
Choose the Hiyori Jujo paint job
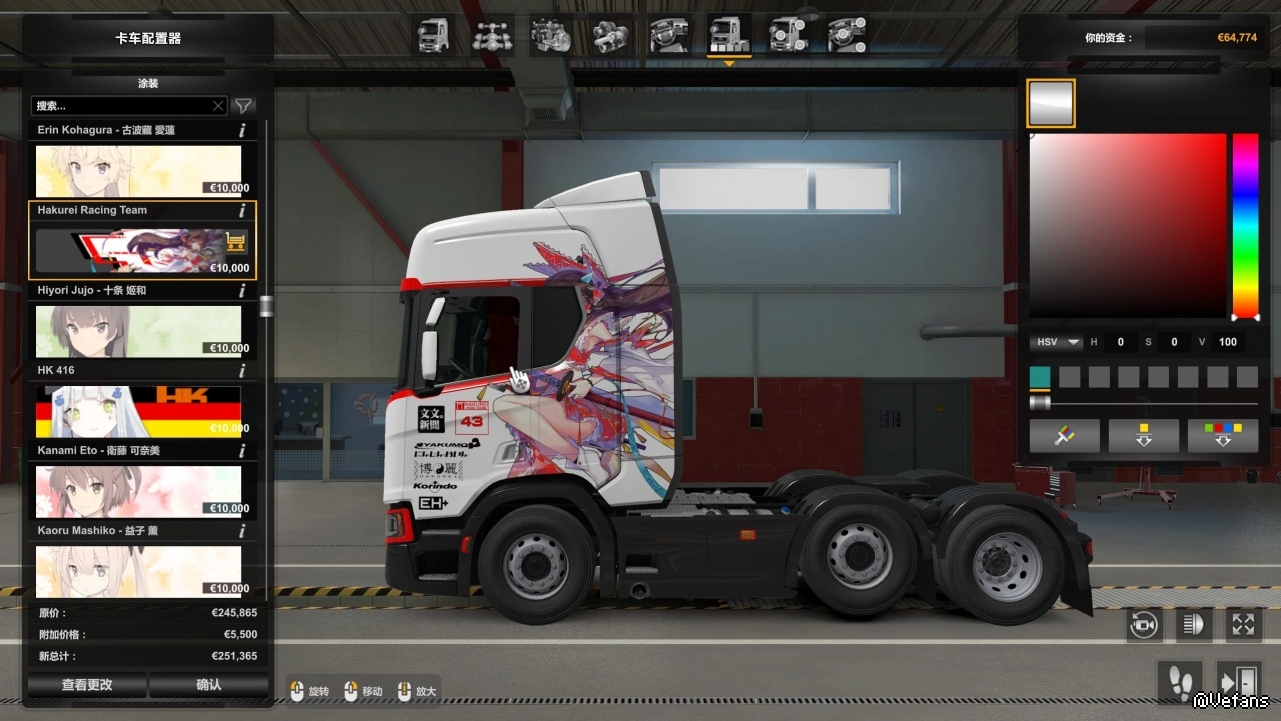(139, 331)
